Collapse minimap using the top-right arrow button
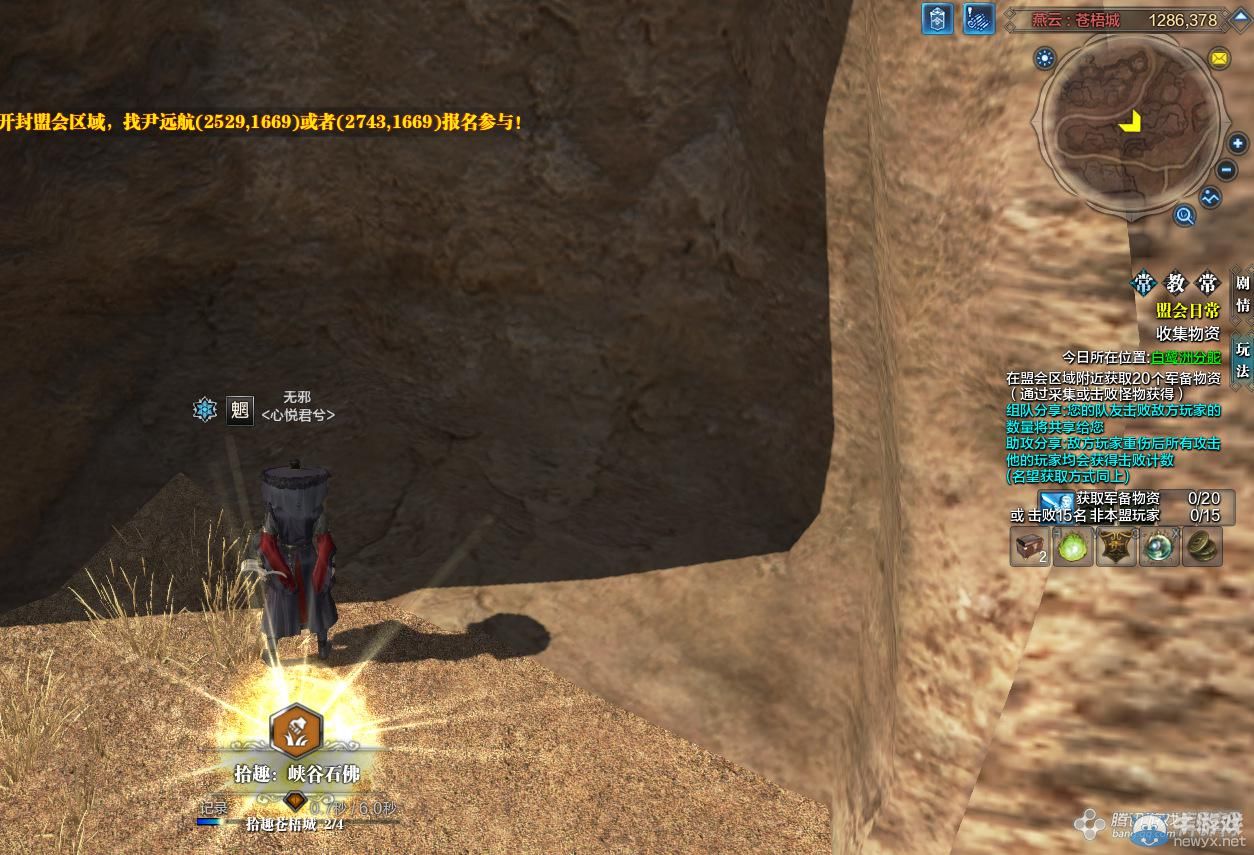The height and width of the screenshot is (855, 1254). coord(1238,20)
